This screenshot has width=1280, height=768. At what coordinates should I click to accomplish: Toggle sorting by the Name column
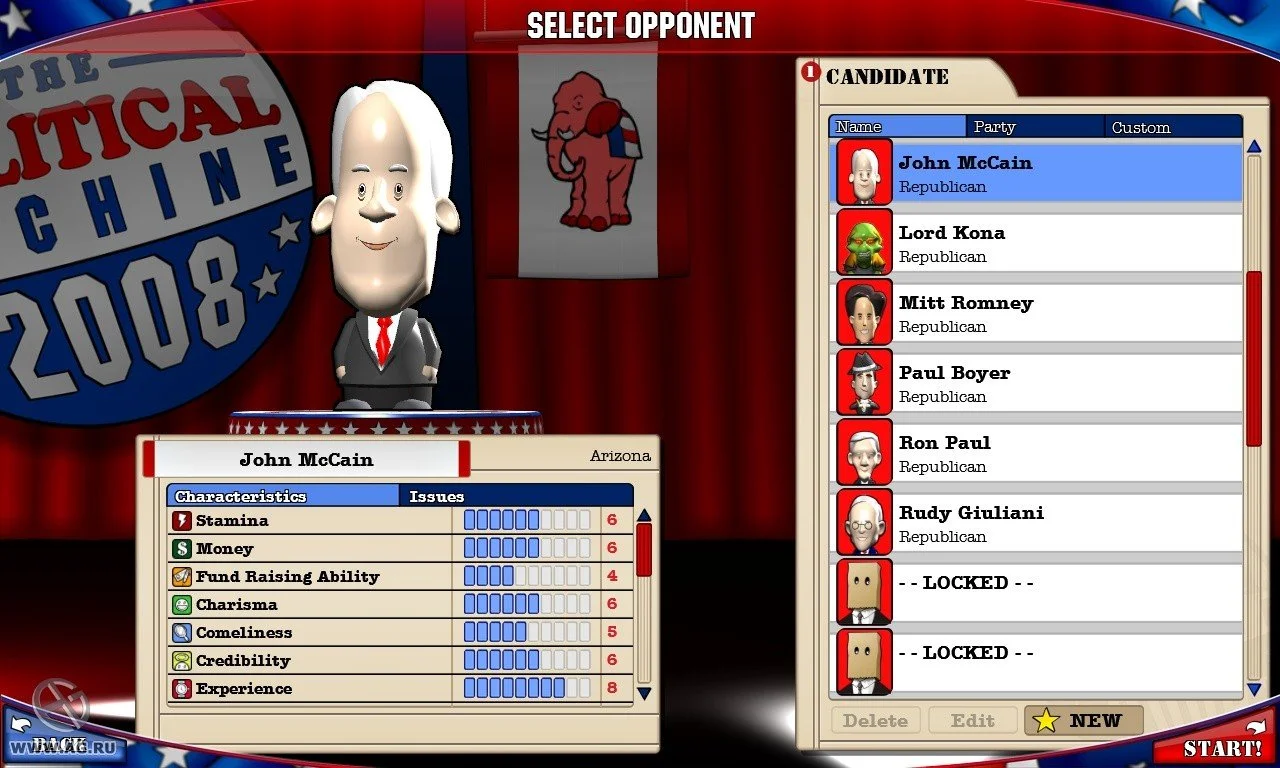896,126
